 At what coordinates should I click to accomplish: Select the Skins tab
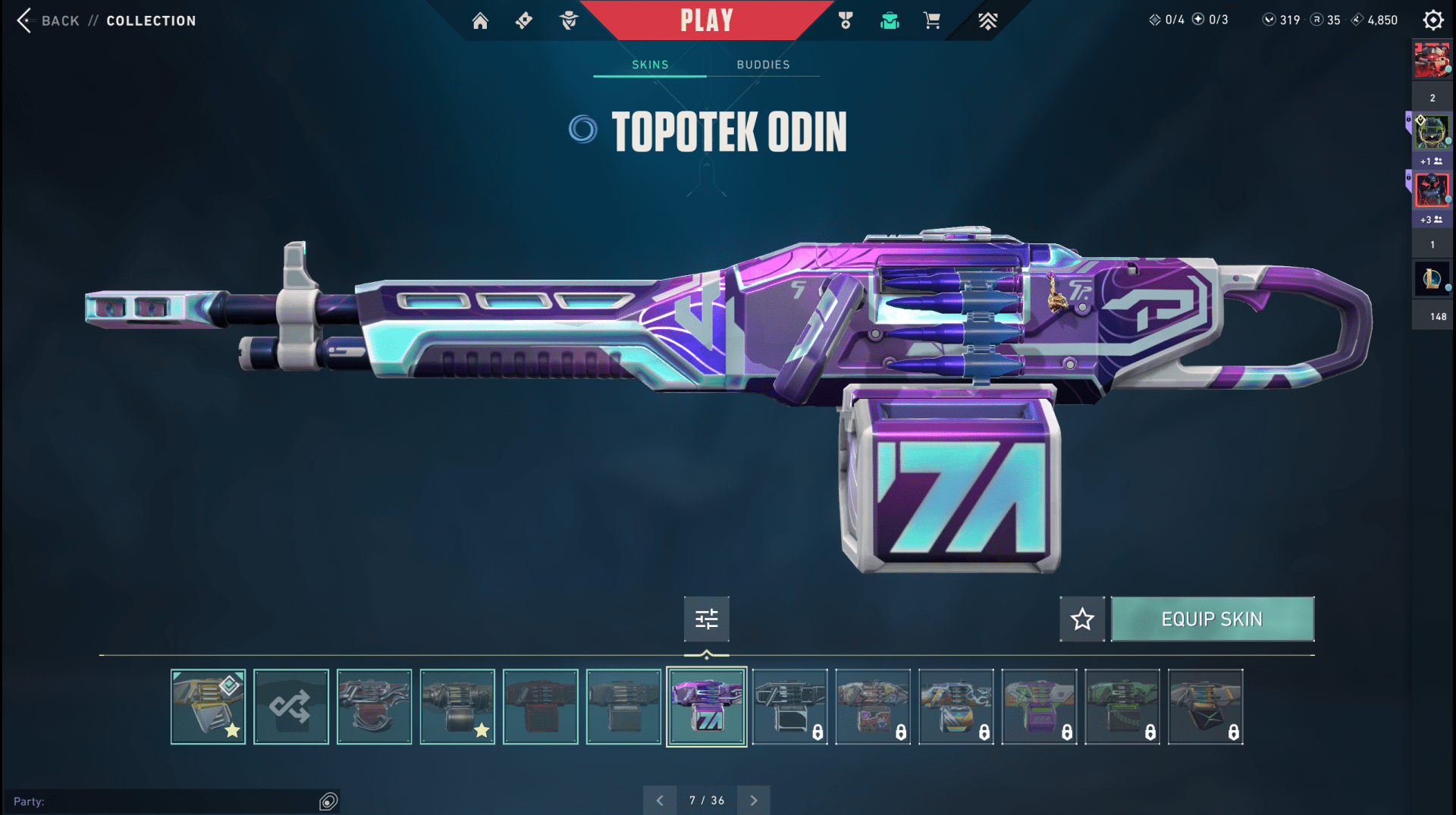[650, 64]
